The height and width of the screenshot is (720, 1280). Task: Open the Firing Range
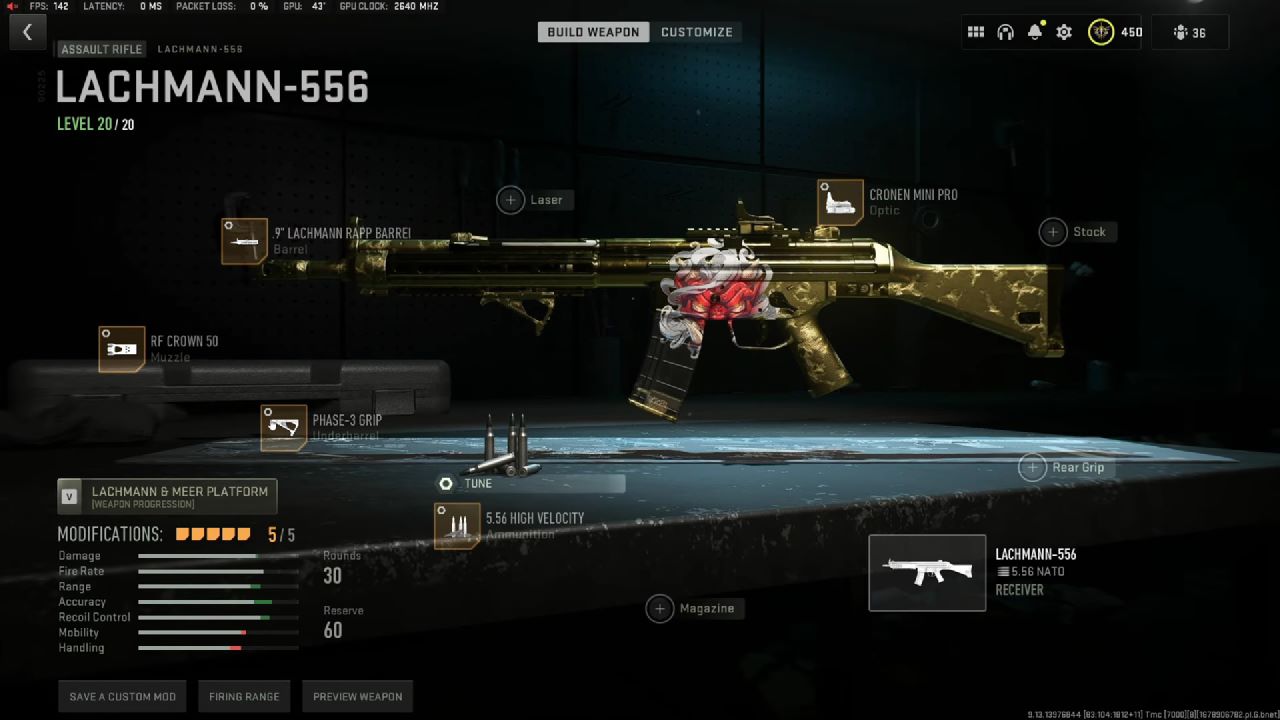[x=244, y=696]
